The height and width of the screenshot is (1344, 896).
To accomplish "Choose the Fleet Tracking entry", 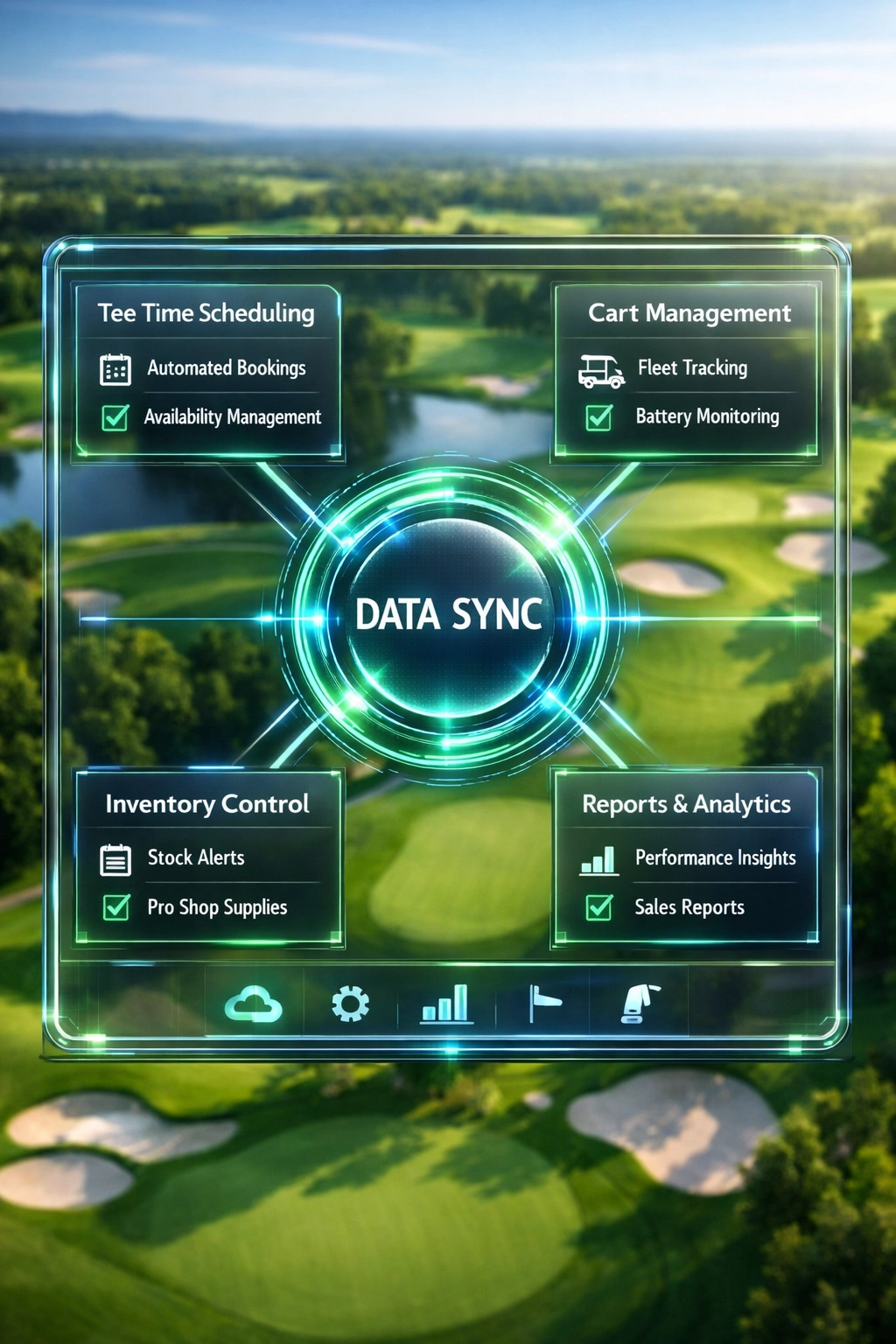I will point(691,368).
